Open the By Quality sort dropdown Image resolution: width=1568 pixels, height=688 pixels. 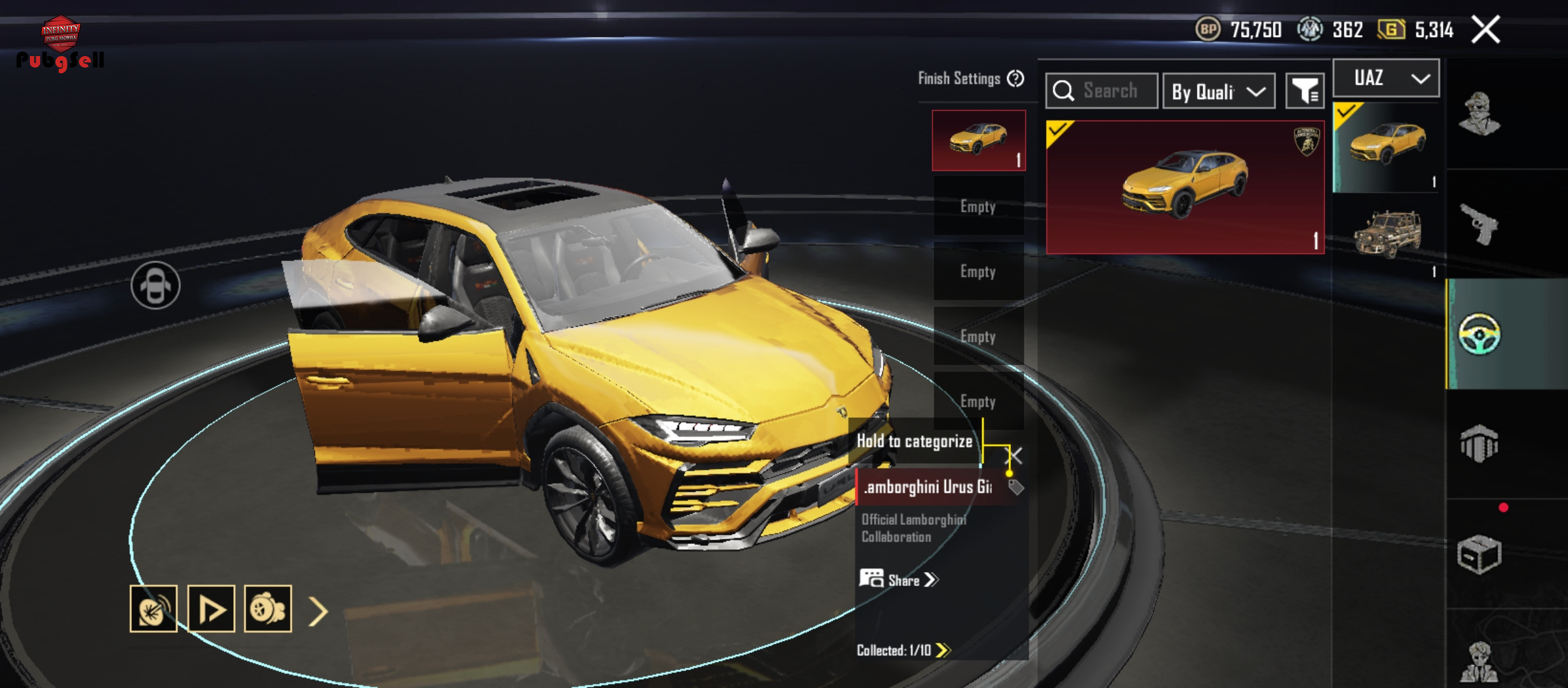(x=1218, y=92)
